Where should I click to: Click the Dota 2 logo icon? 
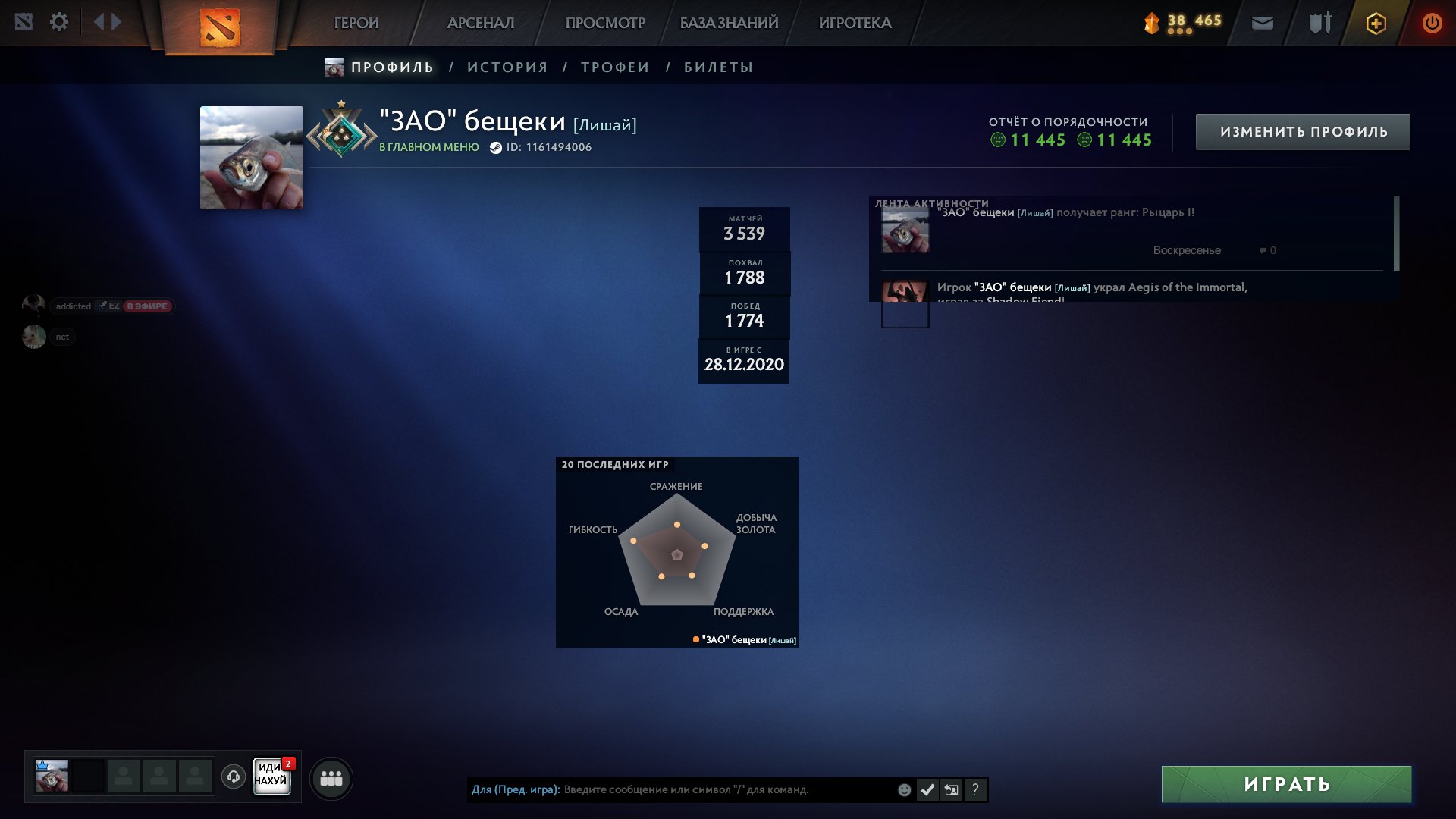220,27
